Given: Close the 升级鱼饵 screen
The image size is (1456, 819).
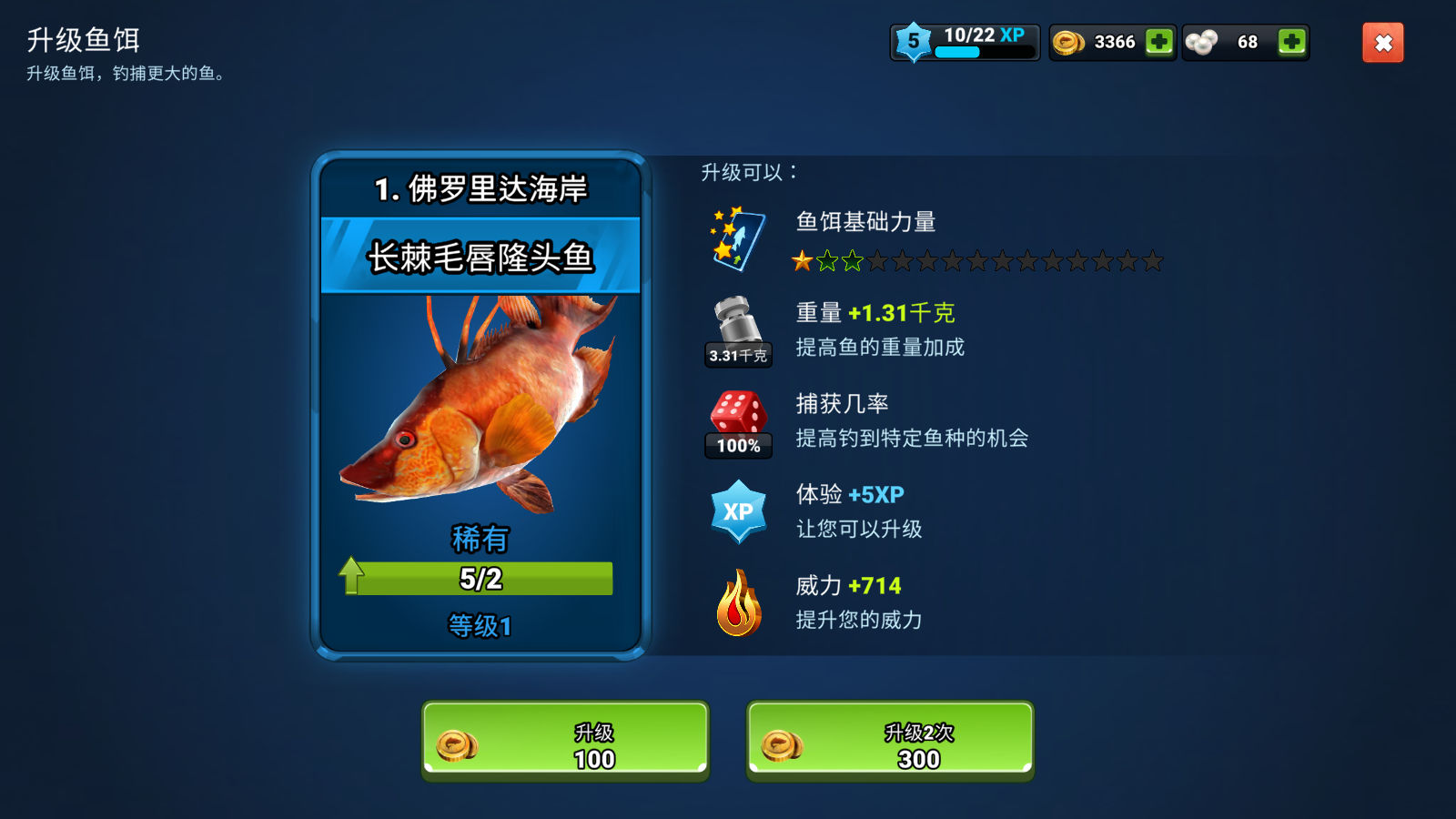Looking at the screenshot, I should [1382, 42].
